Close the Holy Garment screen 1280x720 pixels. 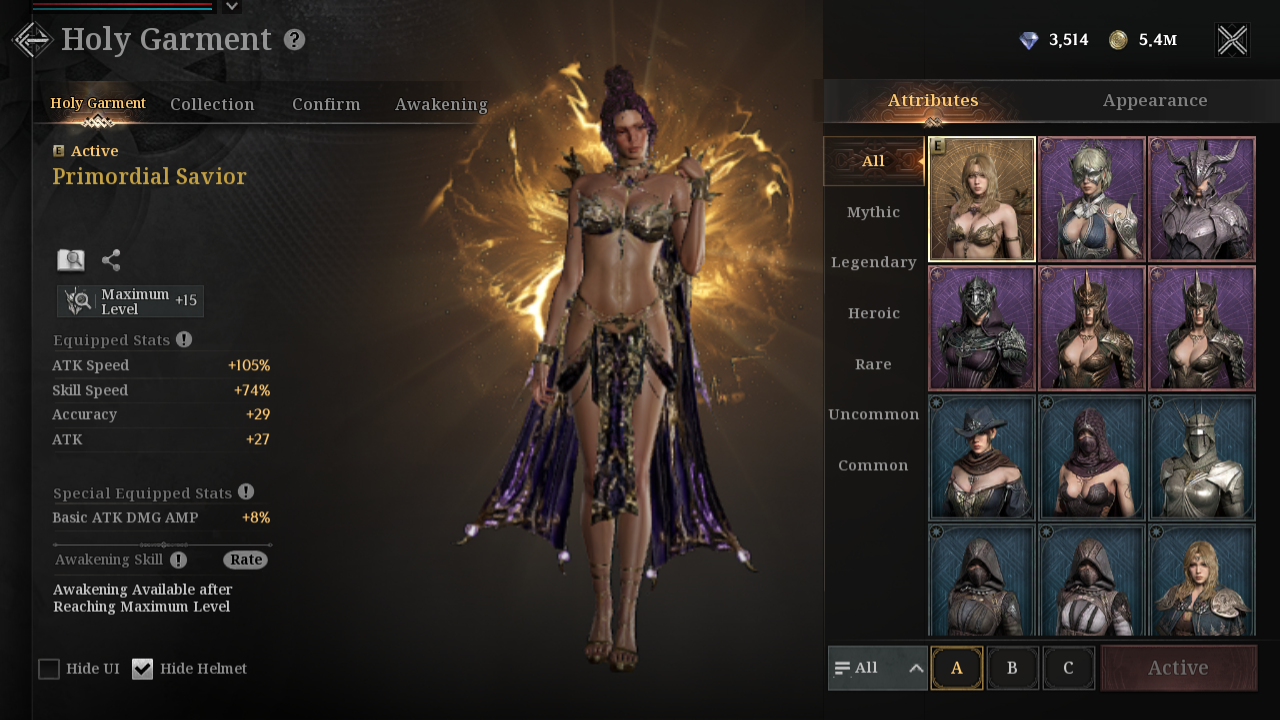point(1232,40)
